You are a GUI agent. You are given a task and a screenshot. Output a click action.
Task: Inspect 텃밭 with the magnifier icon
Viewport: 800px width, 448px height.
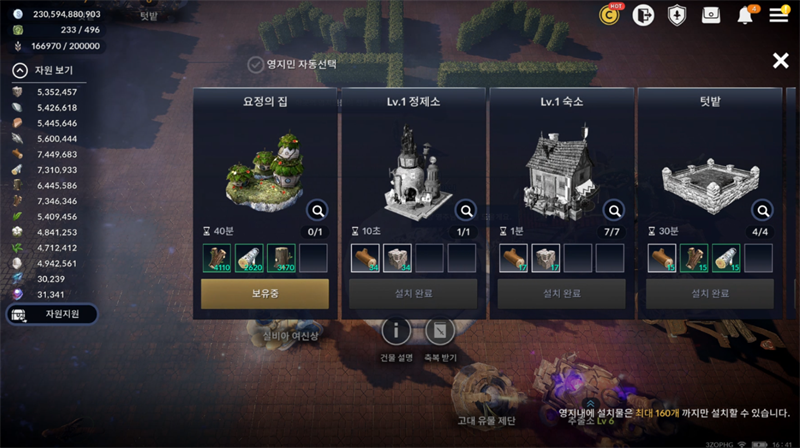[x=762, y=210]
